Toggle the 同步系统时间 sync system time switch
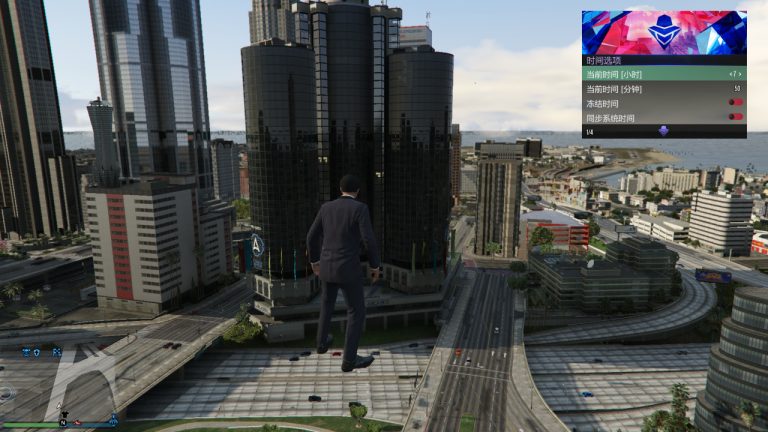This screenshot has height=432, width=768. click(x=736, y=117)
